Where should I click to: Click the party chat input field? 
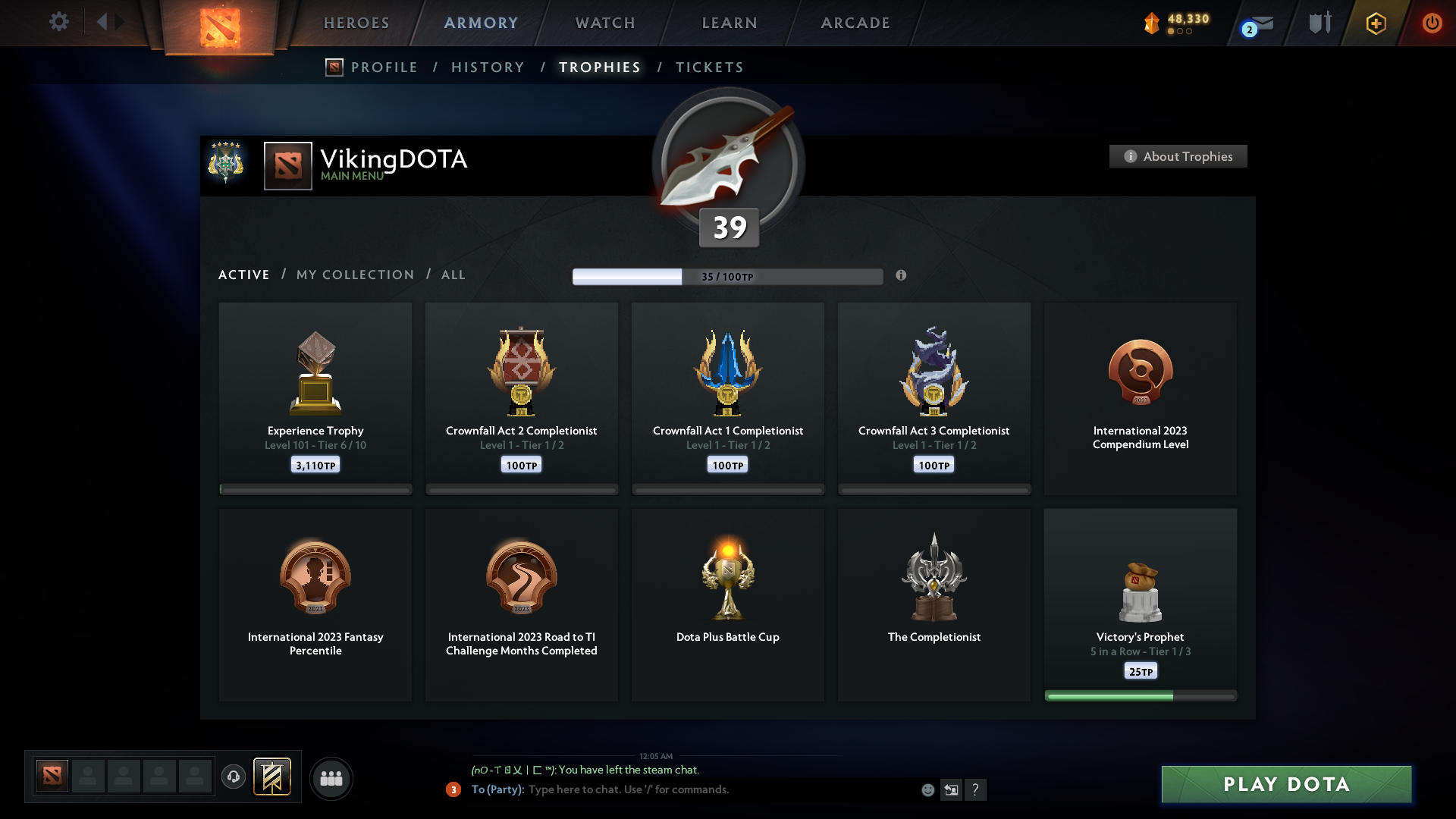[x=682, y=789]
